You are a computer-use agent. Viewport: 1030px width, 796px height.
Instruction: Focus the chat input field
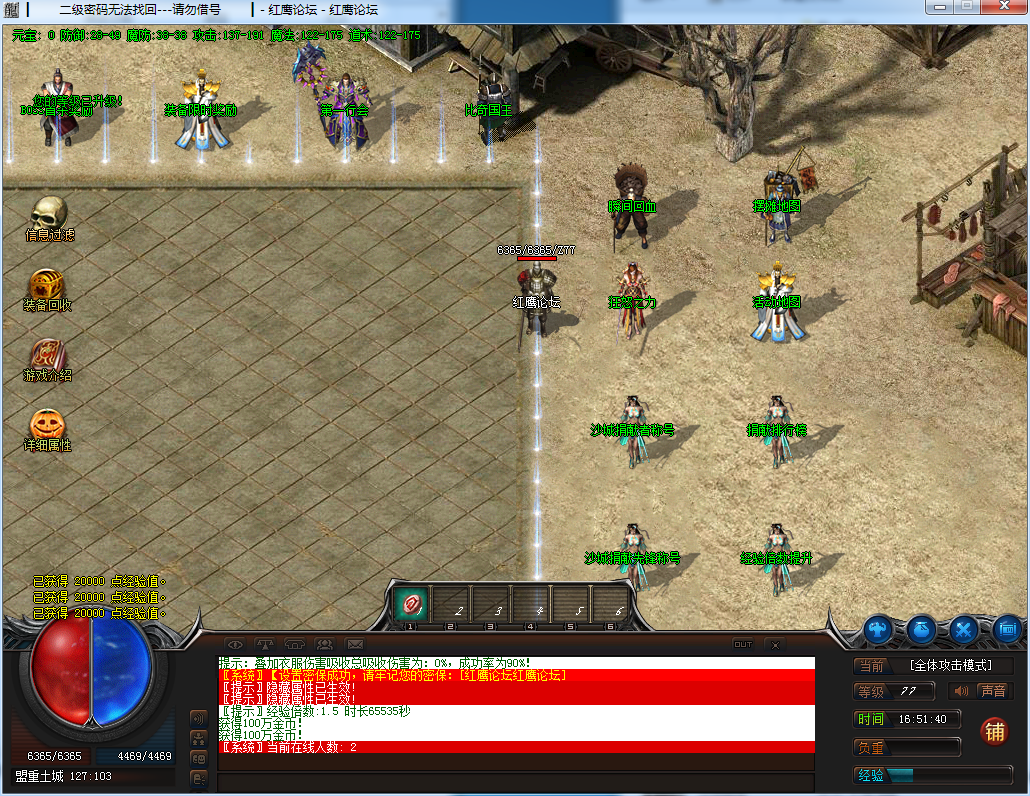515,781
